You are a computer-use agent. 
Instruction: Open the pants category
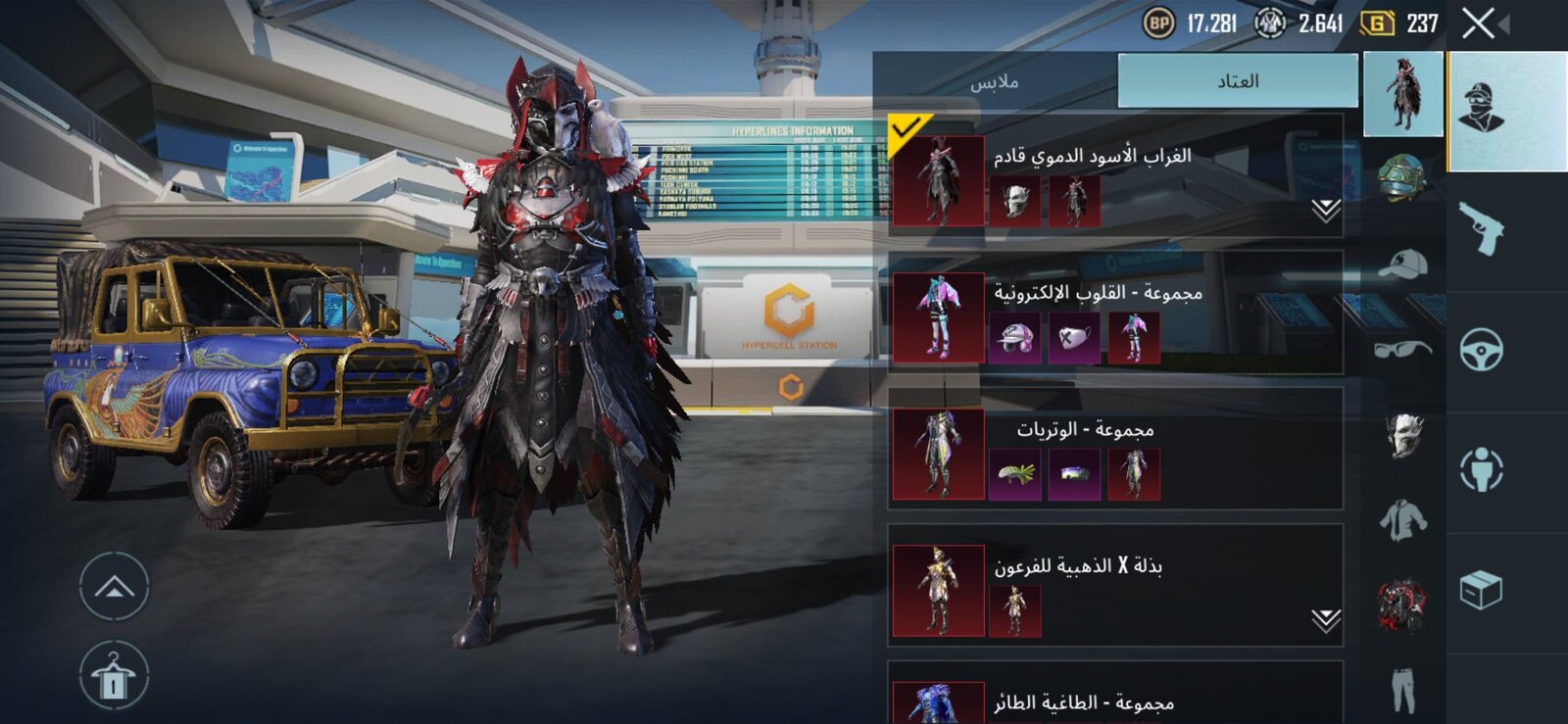[x=1402, y=689]
